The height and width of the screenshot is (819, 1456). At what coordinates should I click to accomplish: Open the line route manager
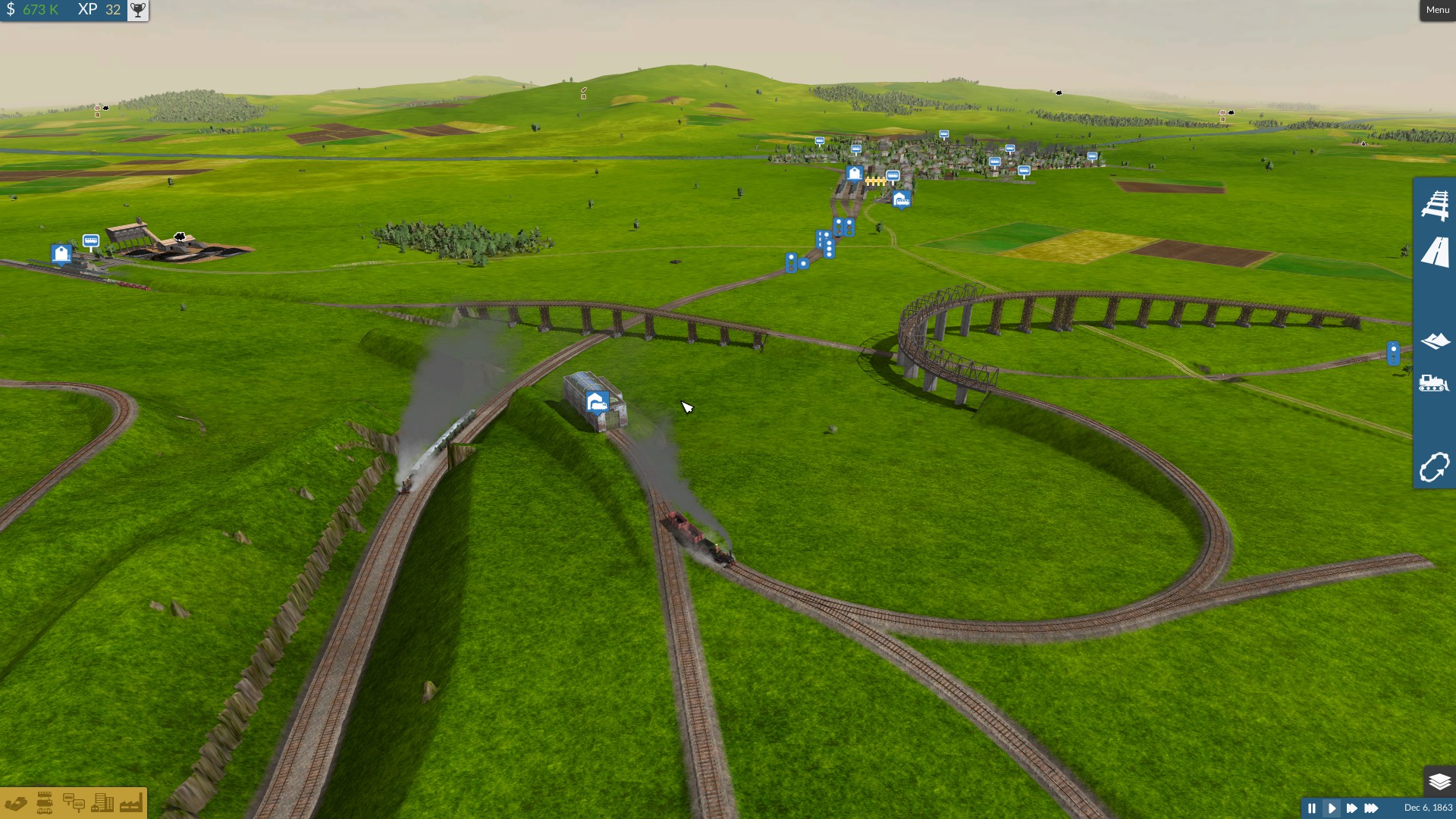[x=1434, y=467]
